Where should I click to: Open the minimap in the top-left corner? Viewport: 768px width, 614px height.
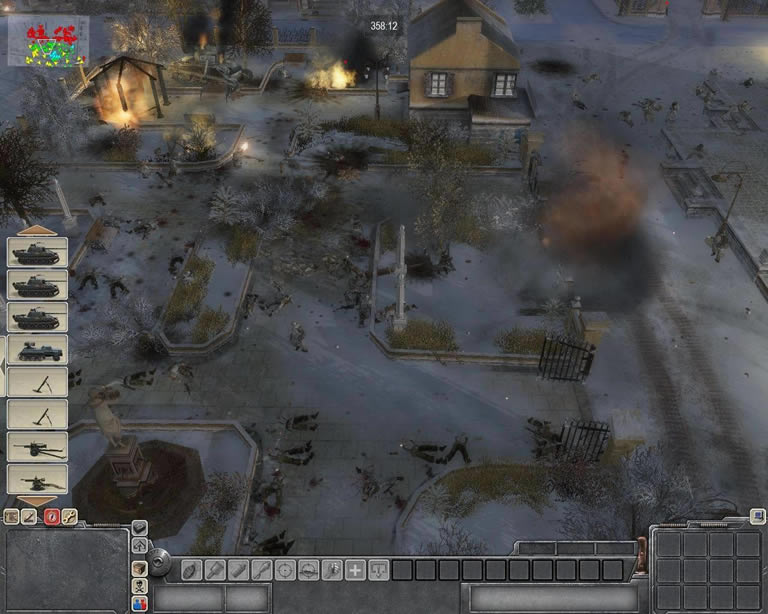[x=48, y=42]
